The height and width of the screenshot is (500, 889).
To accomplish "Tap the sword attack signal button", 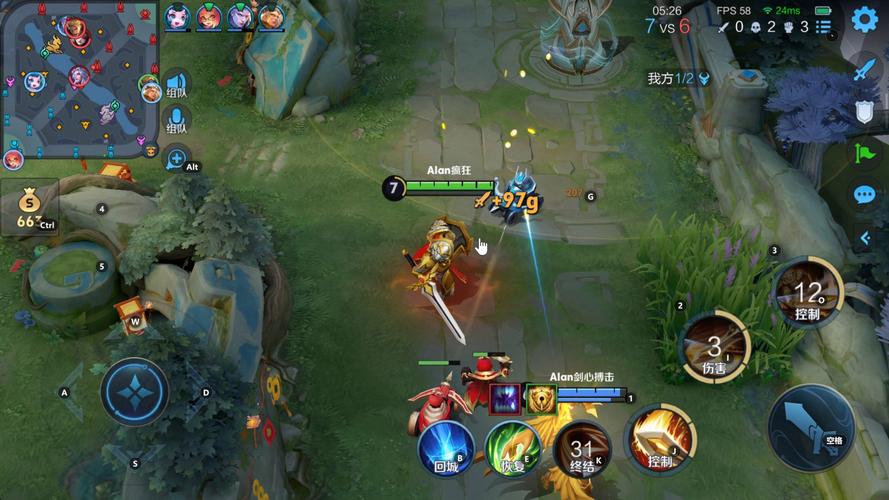I will (x=865, y=70).
